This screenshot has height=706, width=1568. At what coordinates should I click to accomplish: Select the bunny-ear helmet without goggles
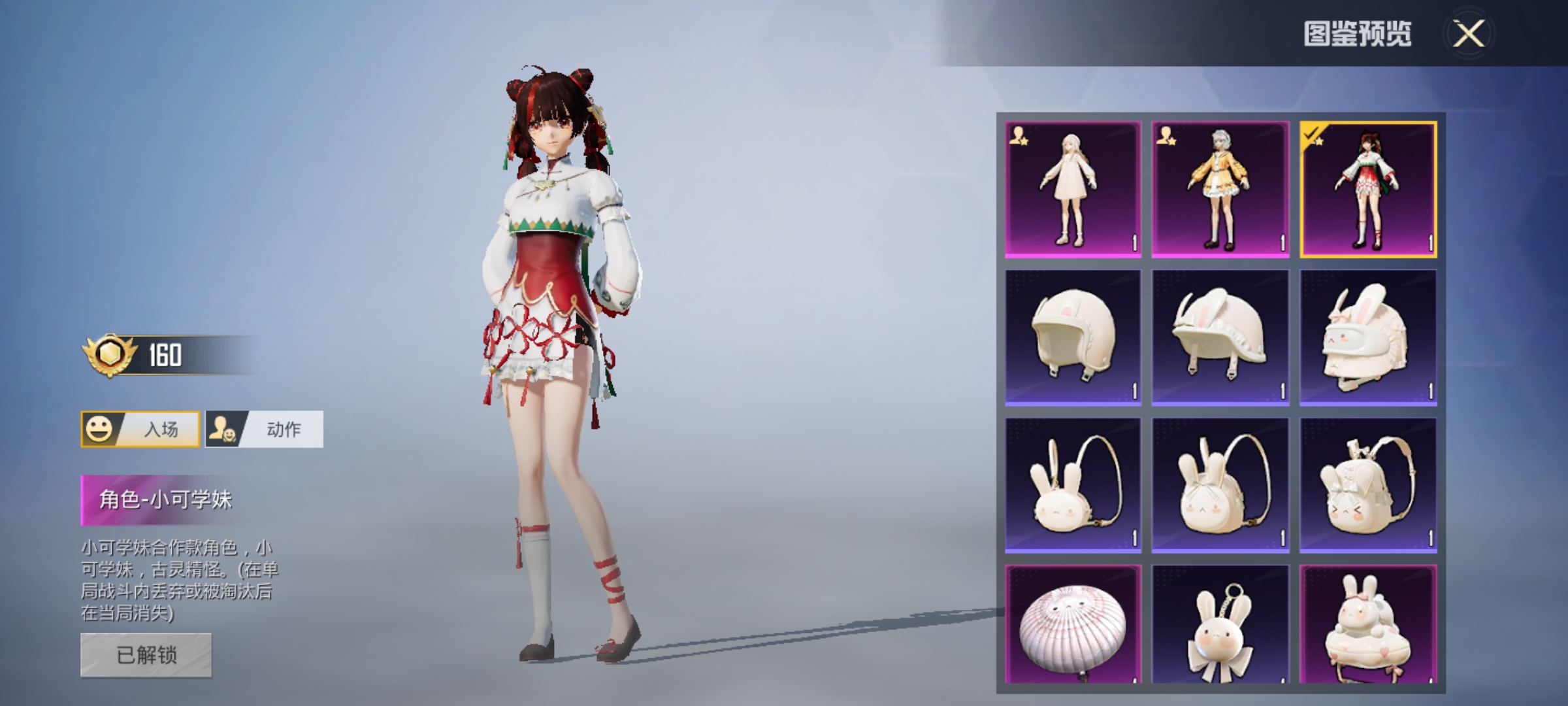(1220, 337)
